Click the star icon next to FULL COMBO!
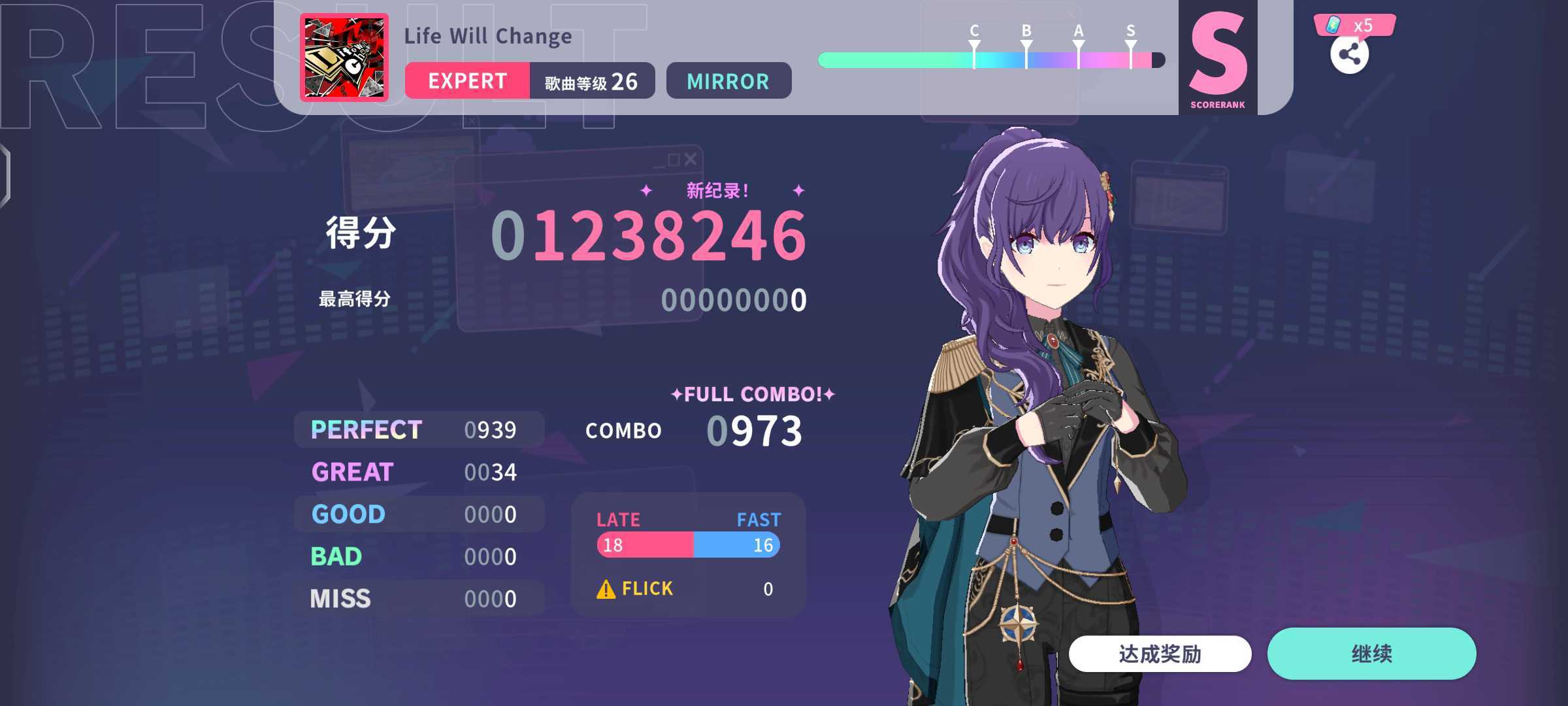 (x=676, y=393)
